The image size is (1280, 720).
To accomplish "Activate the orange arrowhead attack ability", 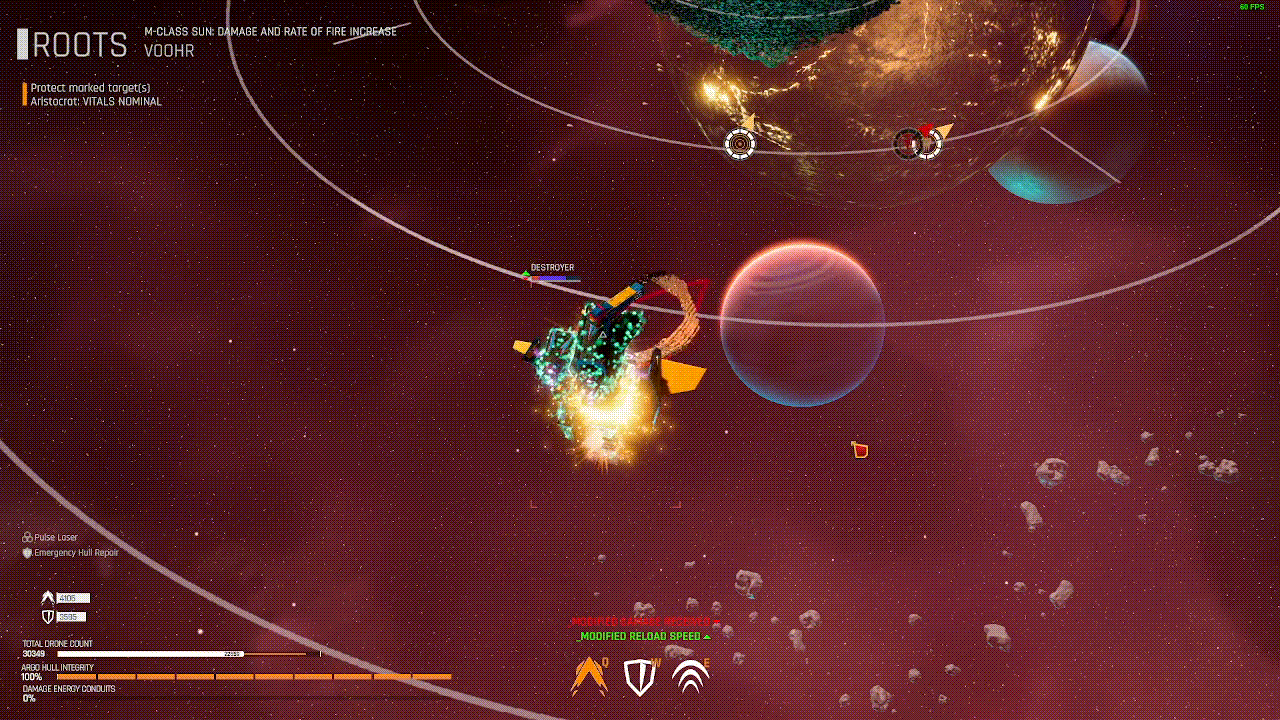I will [x=589, y=677].
